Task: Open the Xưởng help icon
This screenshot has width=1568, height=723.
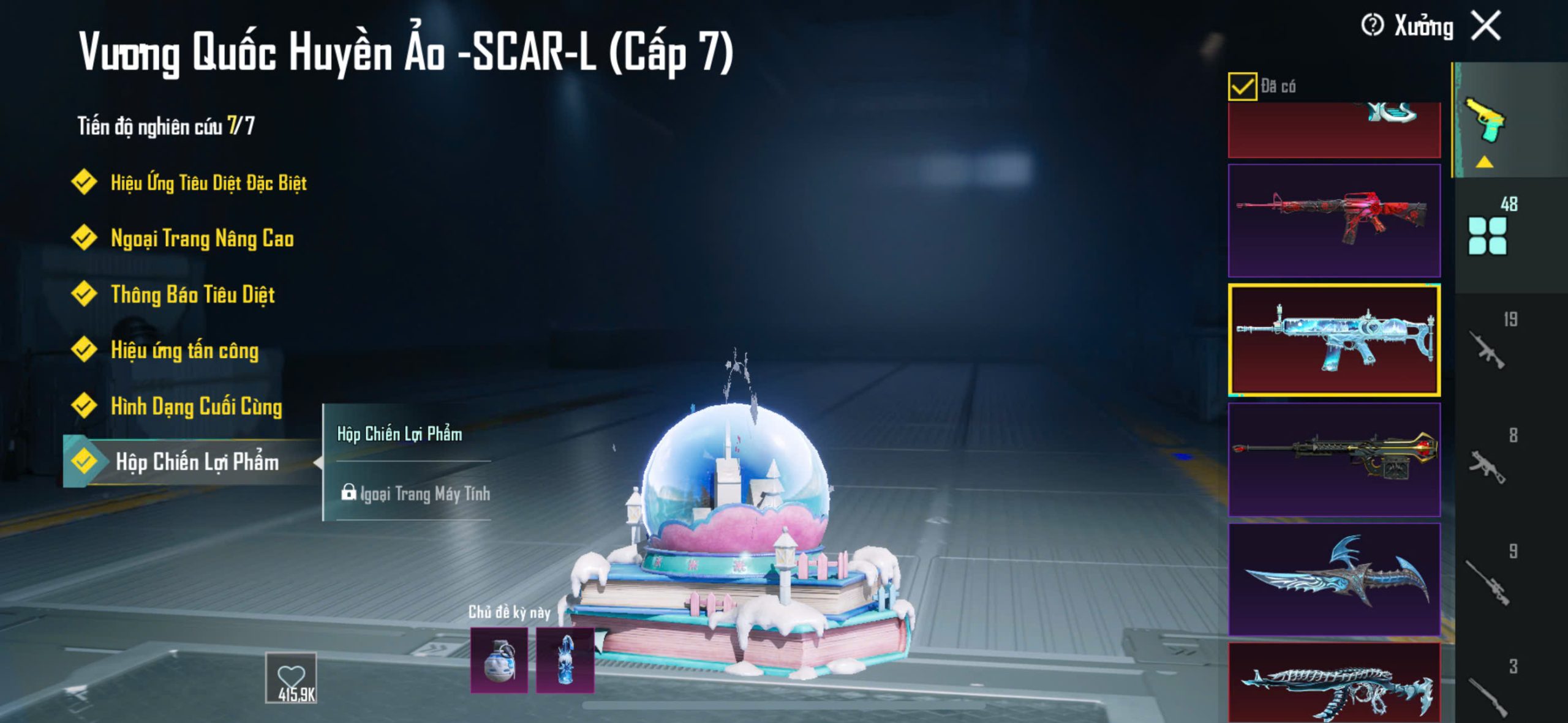Action: coord(1372,26)
